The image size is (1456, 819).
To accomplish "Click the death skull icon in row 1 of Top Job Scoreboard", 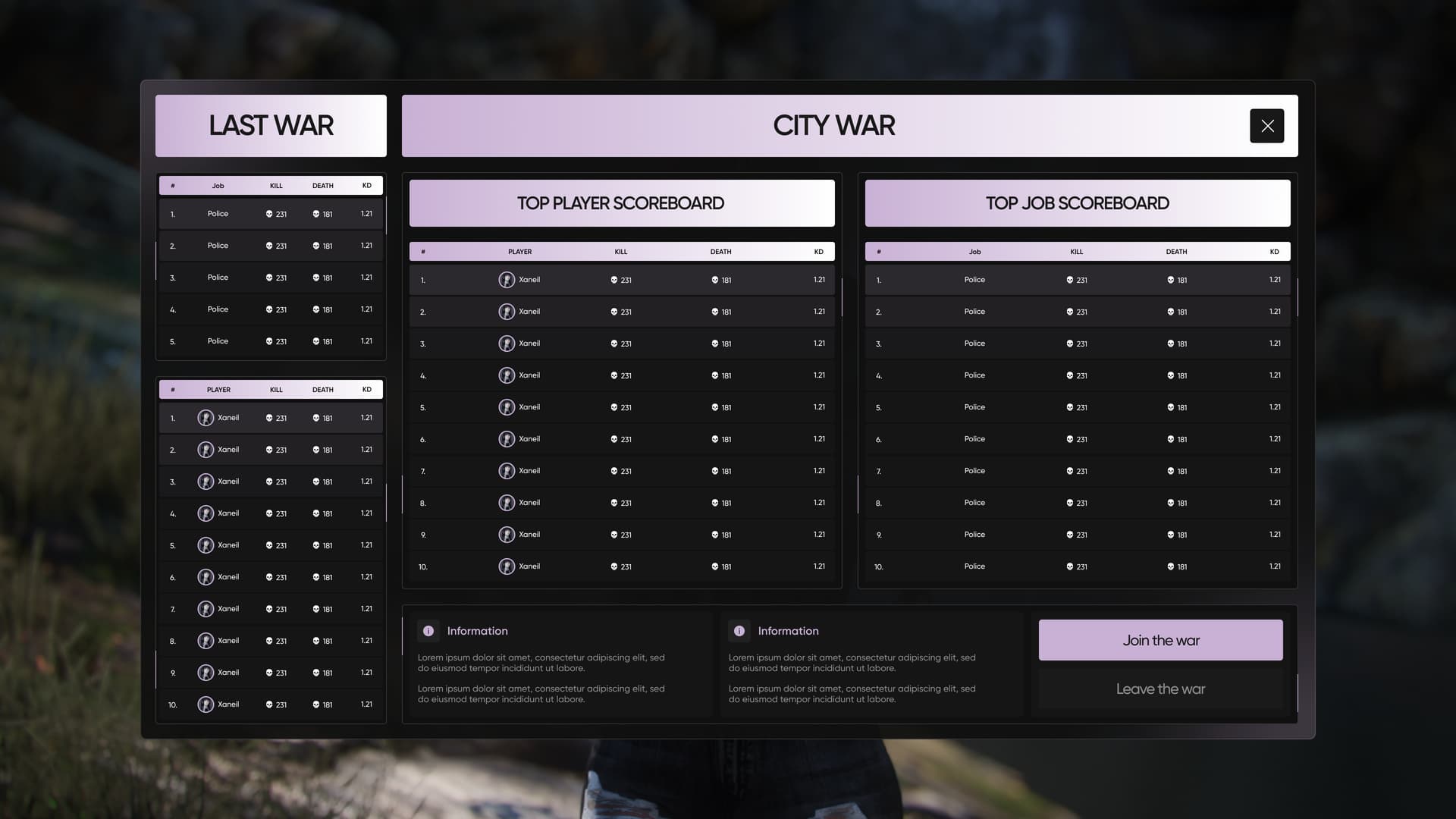I will point(1170,279).
